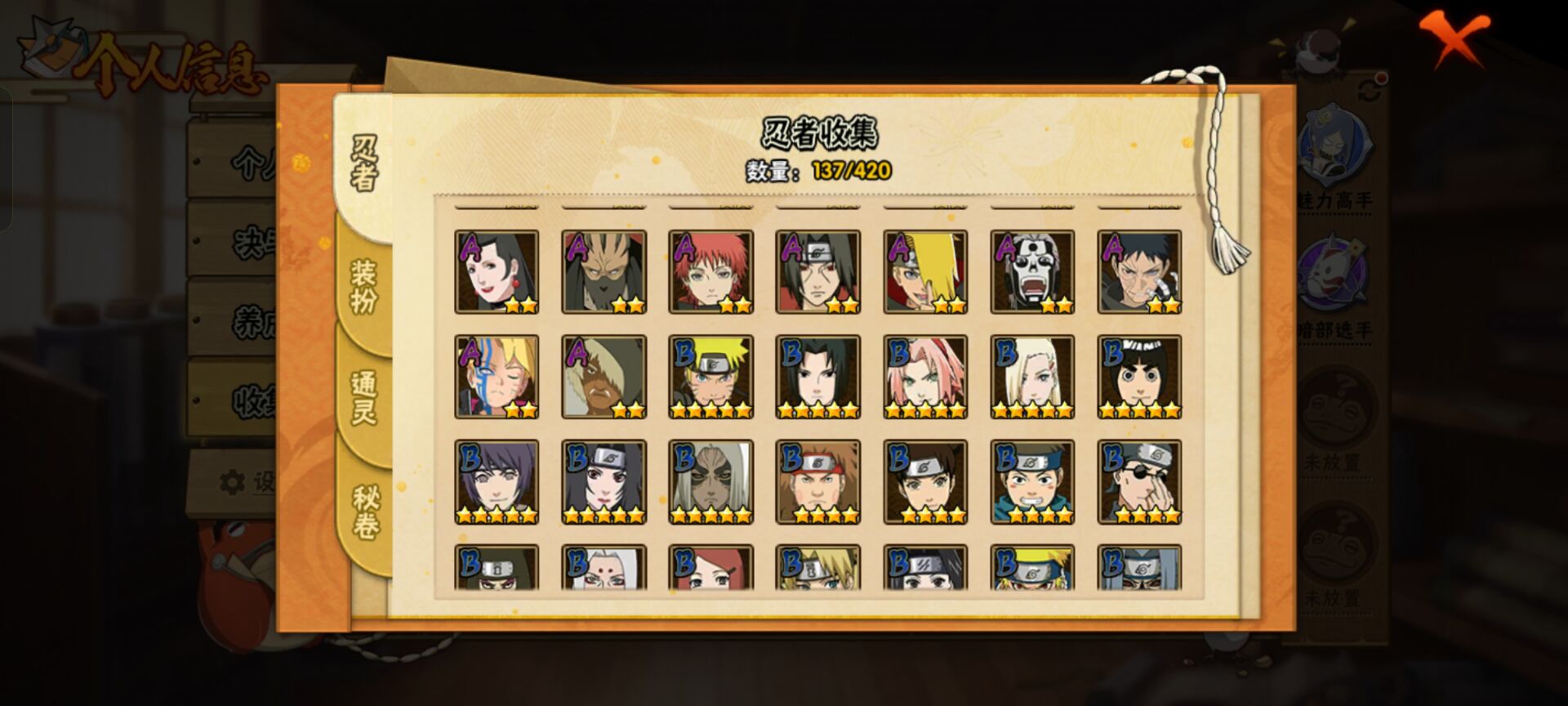Pick the Choji portrait with red headband
The width and height of the screenshot is (1568, 706).
tap(817, 482)
